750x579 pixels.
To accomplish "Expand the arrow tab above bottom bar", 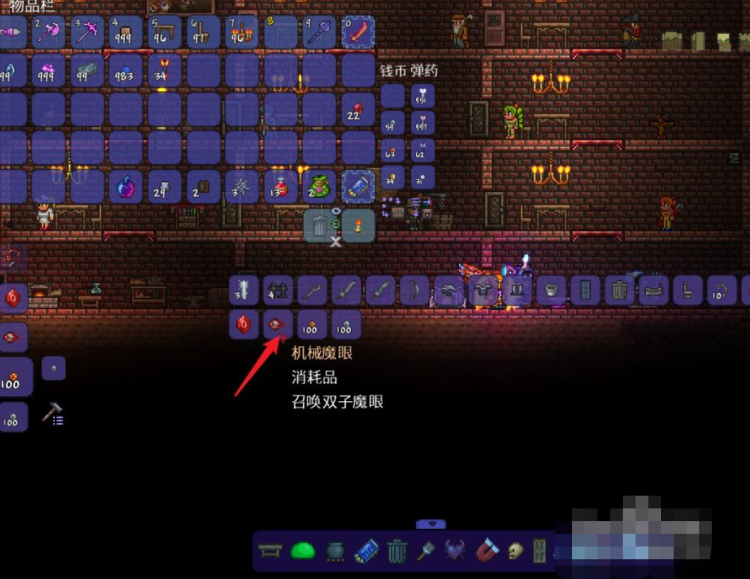I will pyautogui.click(x=431, y=523).
